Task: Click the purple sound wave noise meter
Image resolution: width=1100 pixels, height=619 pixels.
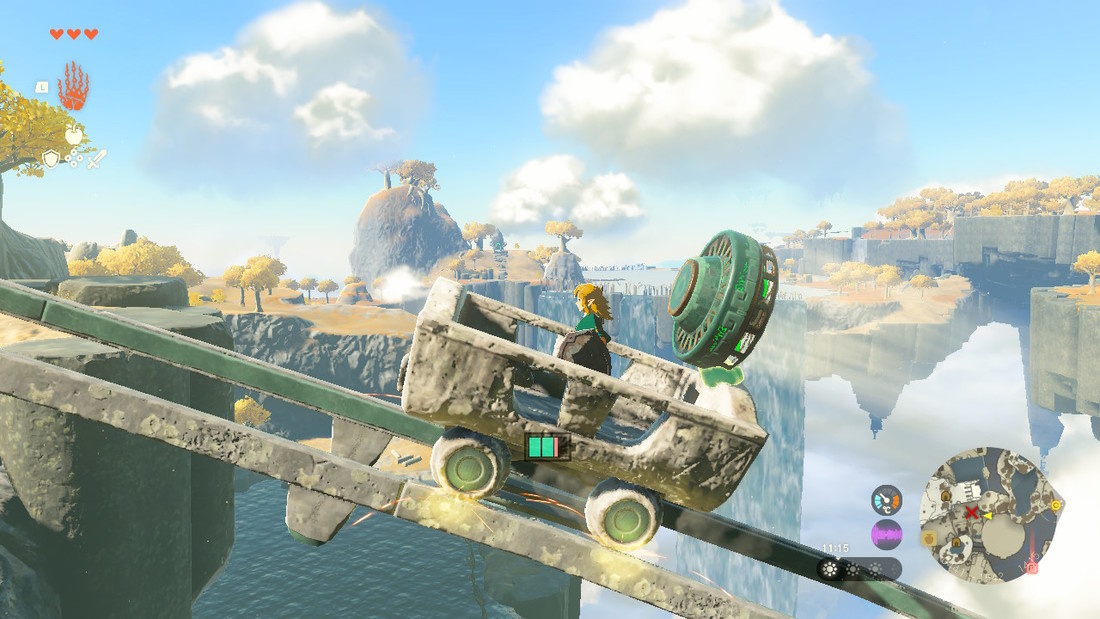Action: (x=886, y=535)
